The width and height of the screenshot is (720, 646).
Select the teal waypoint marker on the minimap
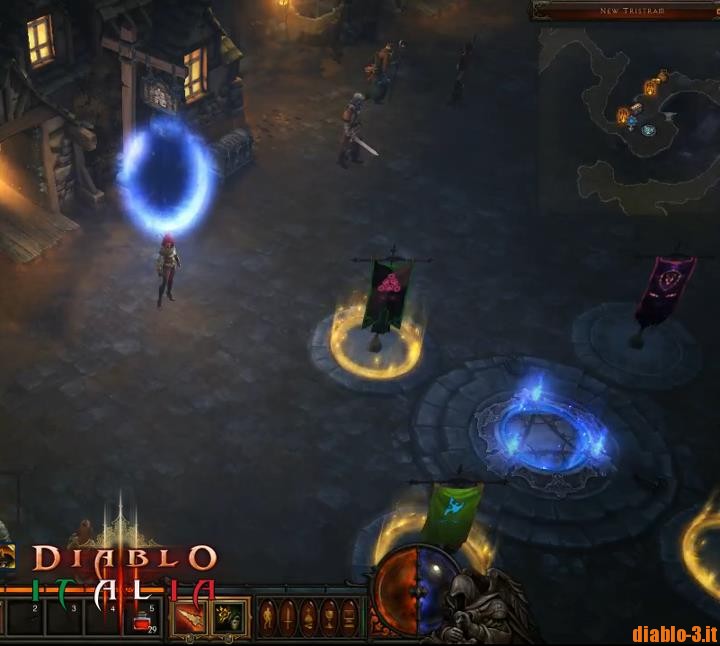coord(649,130)
